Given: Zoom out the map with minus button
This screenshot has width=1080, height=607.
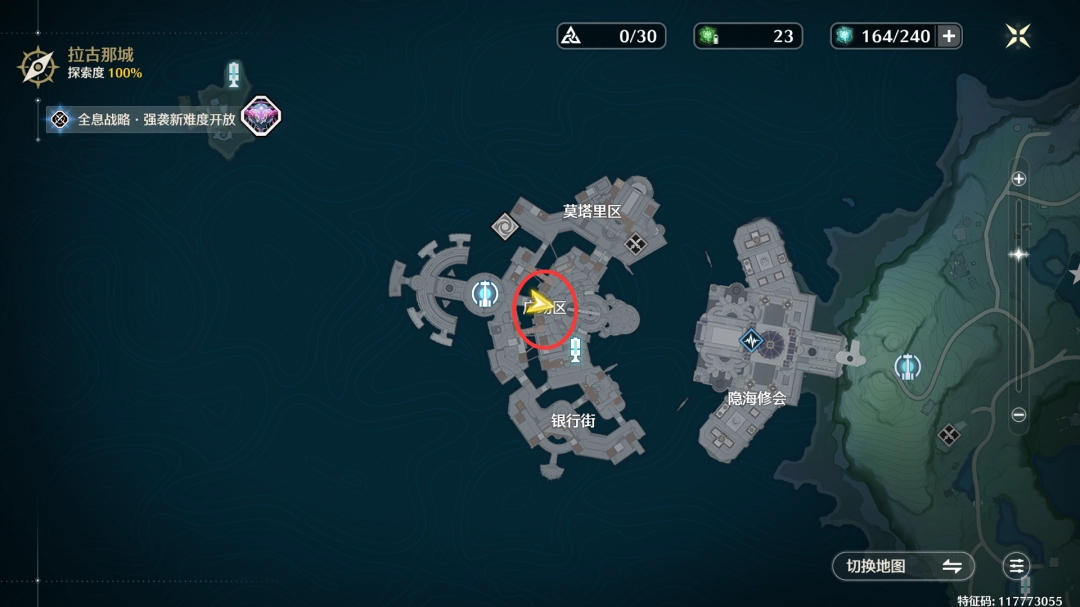Looking at the screenshot, I should click(x=1019, y=415).
